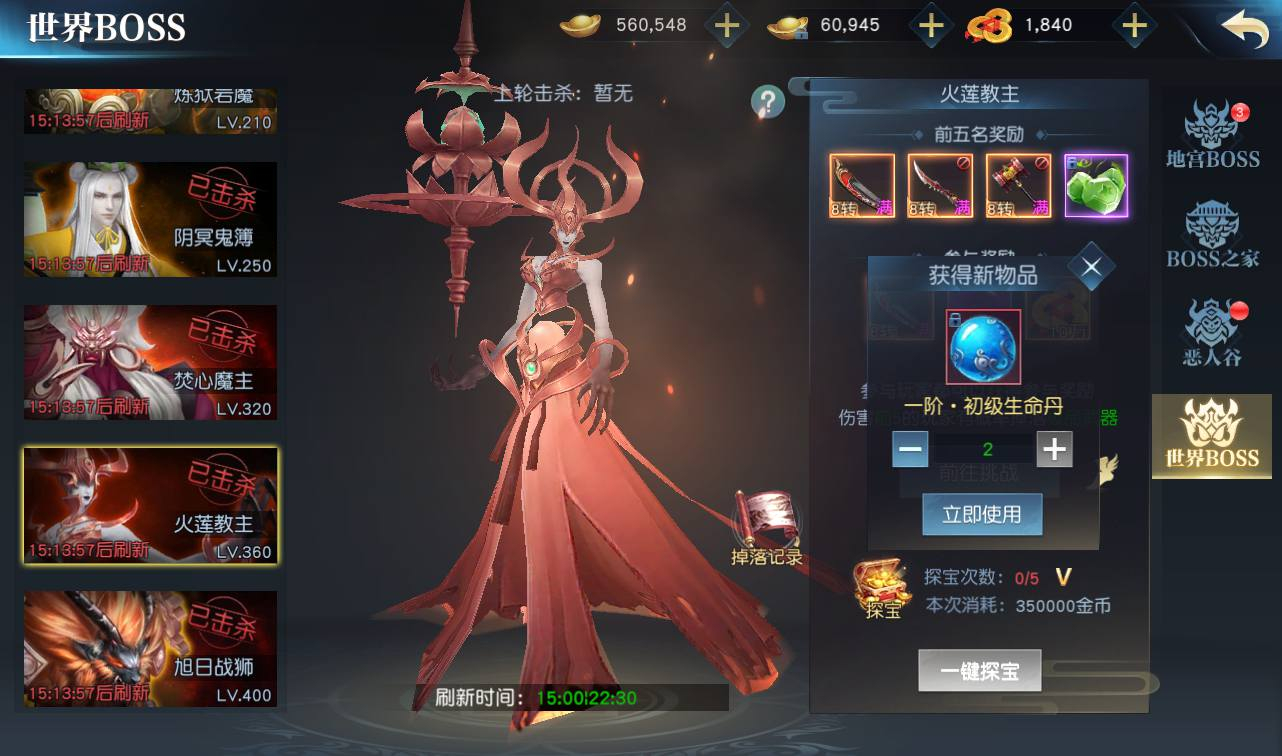Go back with the return arrow
This screenshot has width=1282, height=756.
[x=1245, y=28]
